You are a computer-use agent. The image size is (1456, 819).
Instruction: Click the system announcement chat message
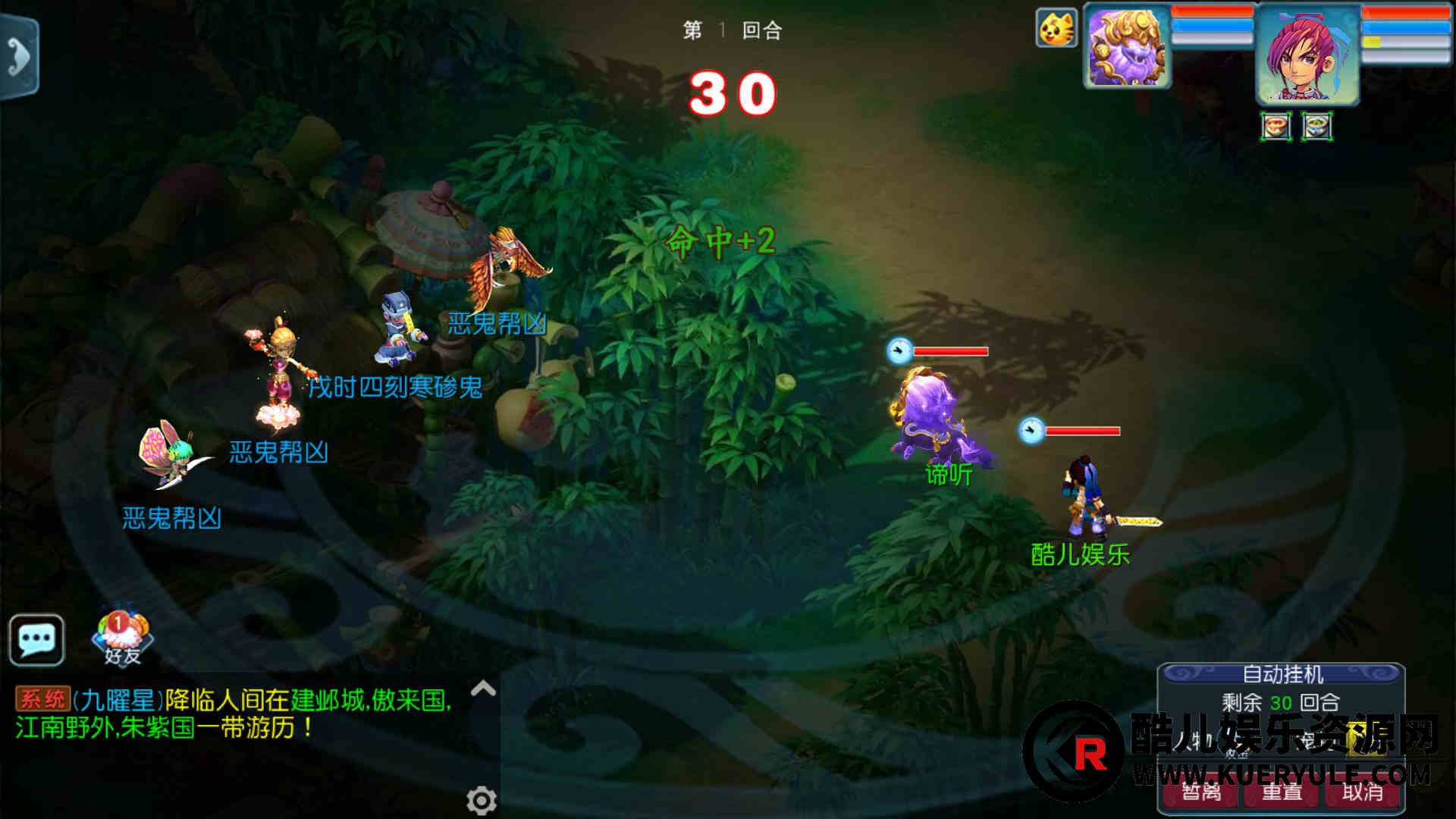click(x=235, y=714)
